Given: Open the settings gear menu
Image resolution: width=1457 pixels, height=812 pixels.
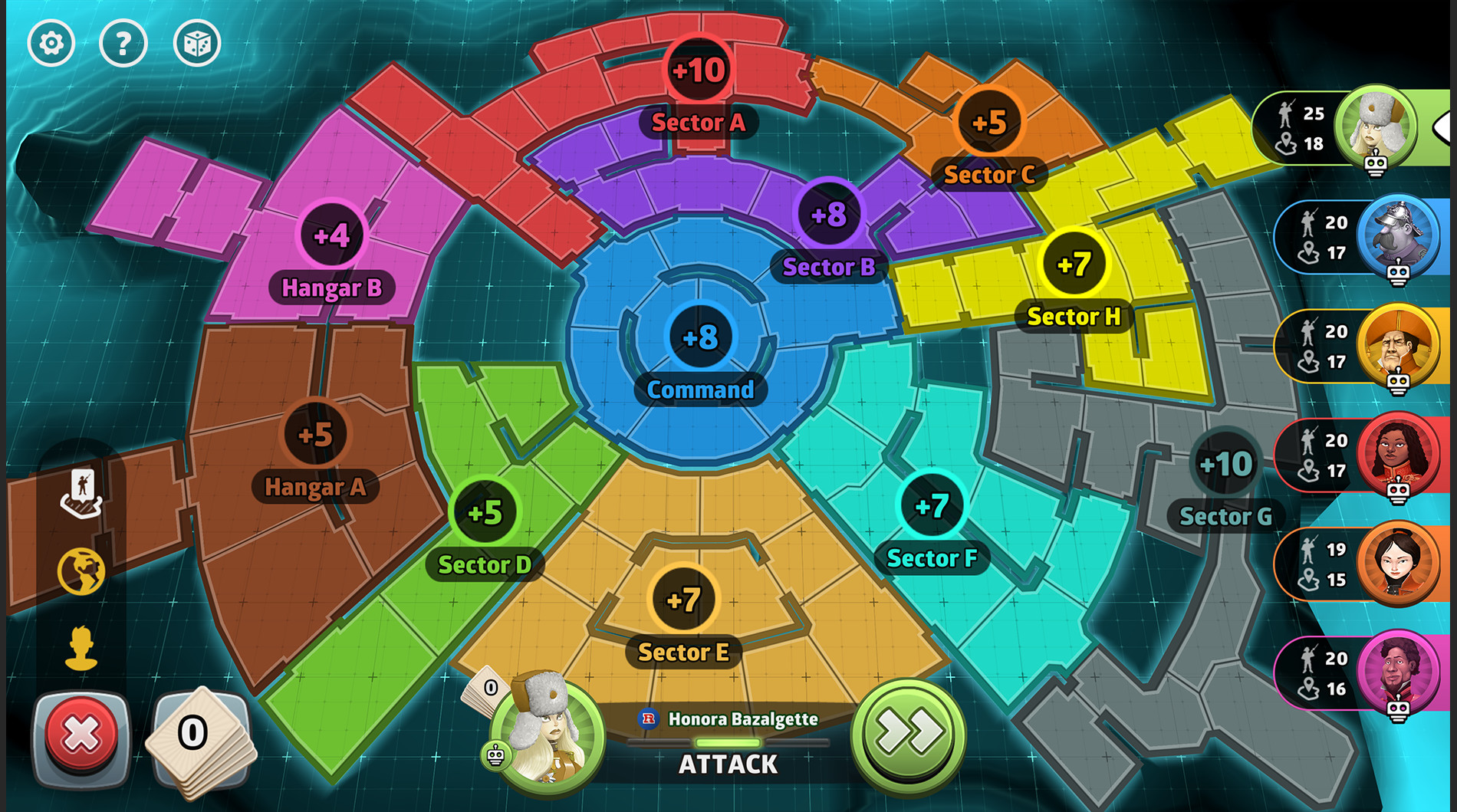Looking at the screenshot, I should (51, 44).
